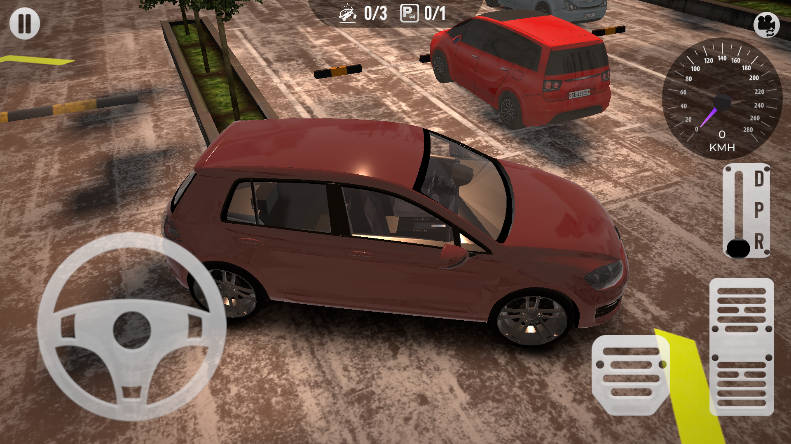The width and height of the screenshot is (791, 444).
Task: Pause the game with the pause button
Action: tap(25, 24)
